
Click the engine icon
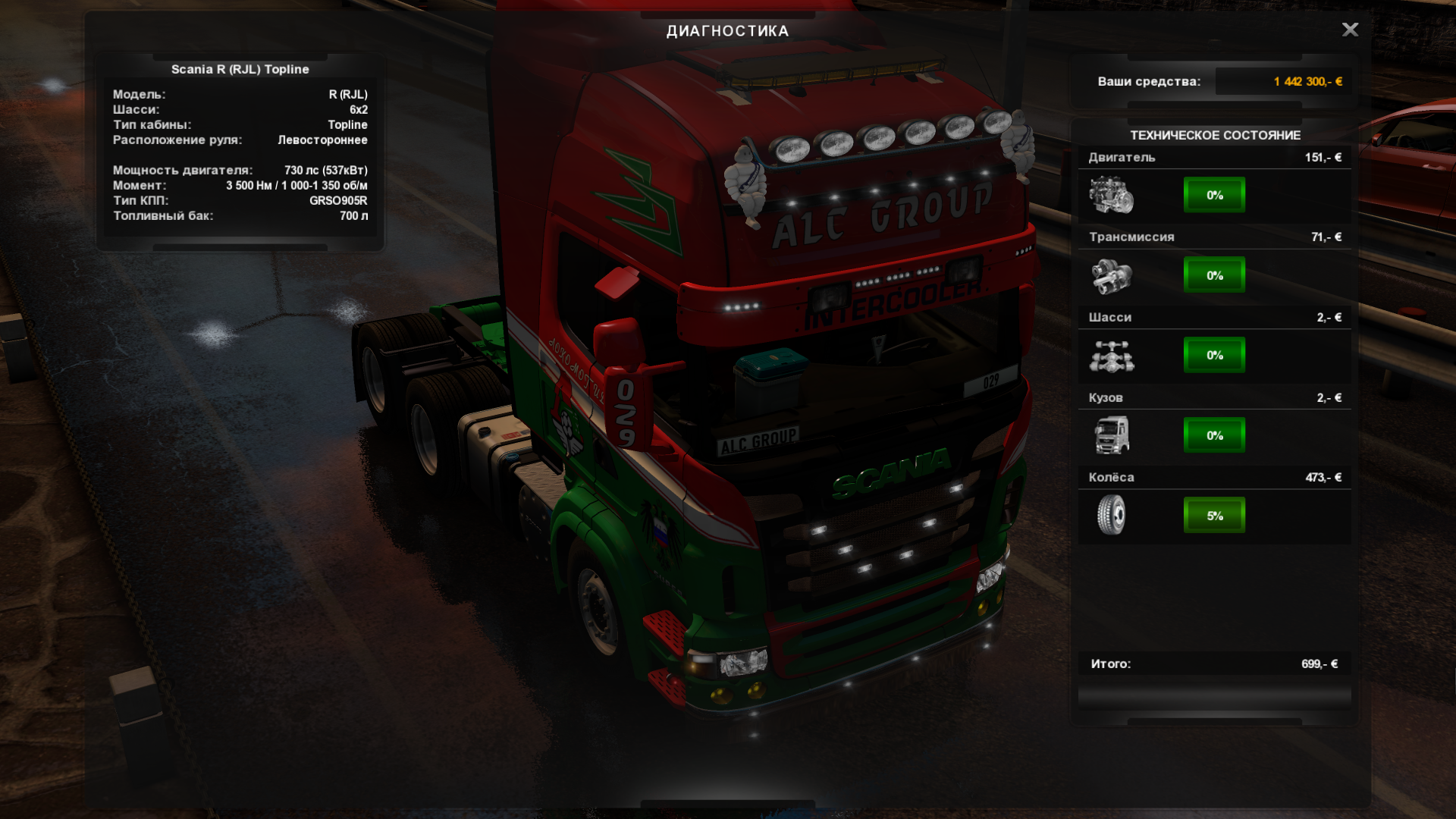point(1111,195)
